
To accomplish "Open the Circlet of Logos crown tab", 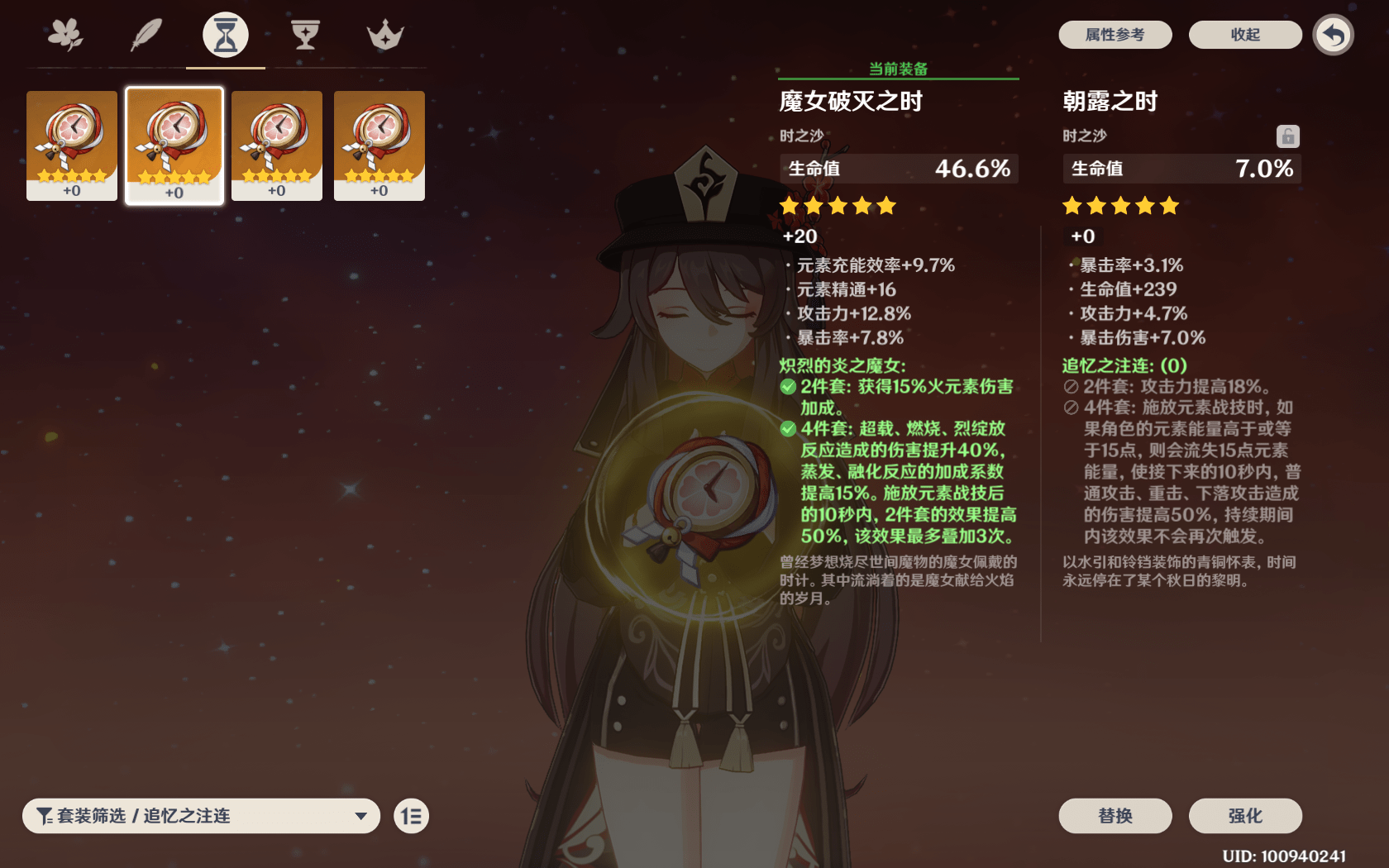I will click(x=385, y=35).
